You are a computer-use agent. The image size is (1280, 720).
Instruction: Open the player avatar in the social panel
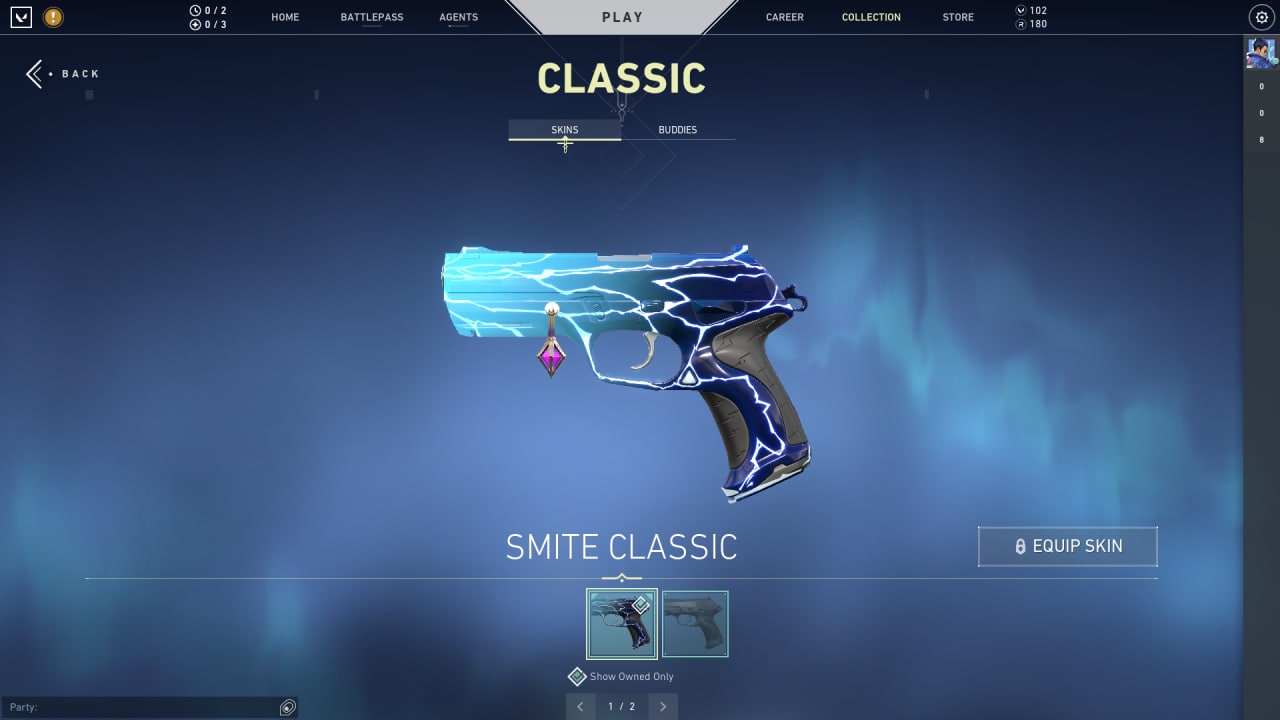click(1260, 52)
